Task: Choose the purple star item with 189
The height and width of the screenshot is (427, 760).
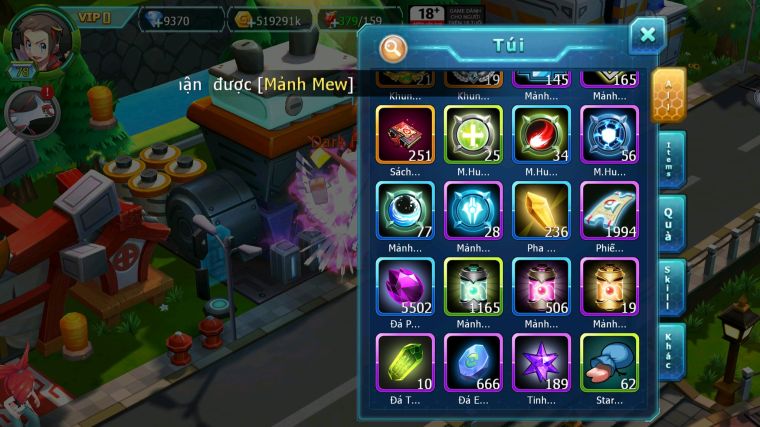Action: [541, 362]
